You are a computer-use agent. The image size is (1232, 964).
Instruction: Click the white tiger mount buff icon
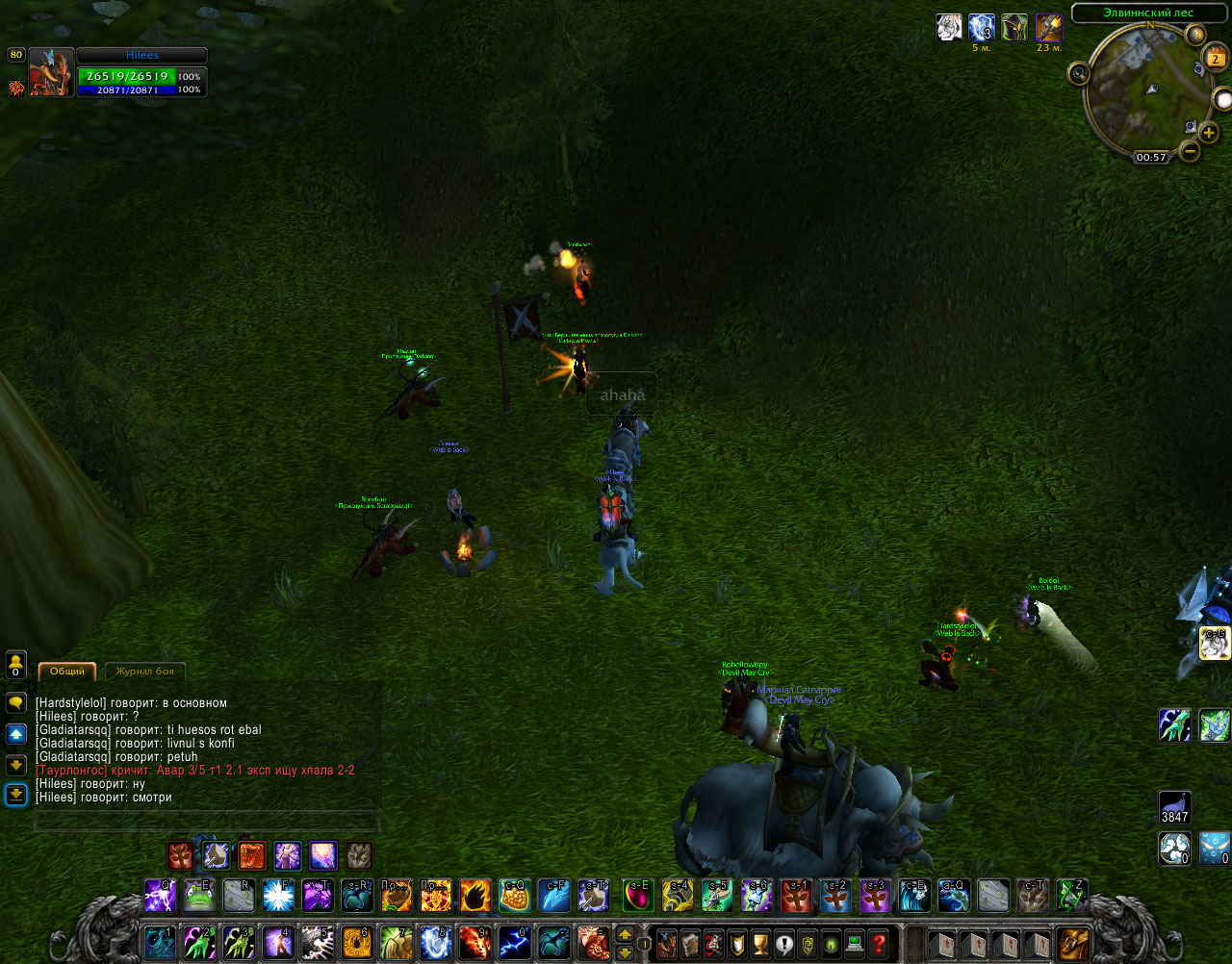(x=949, y=28)
